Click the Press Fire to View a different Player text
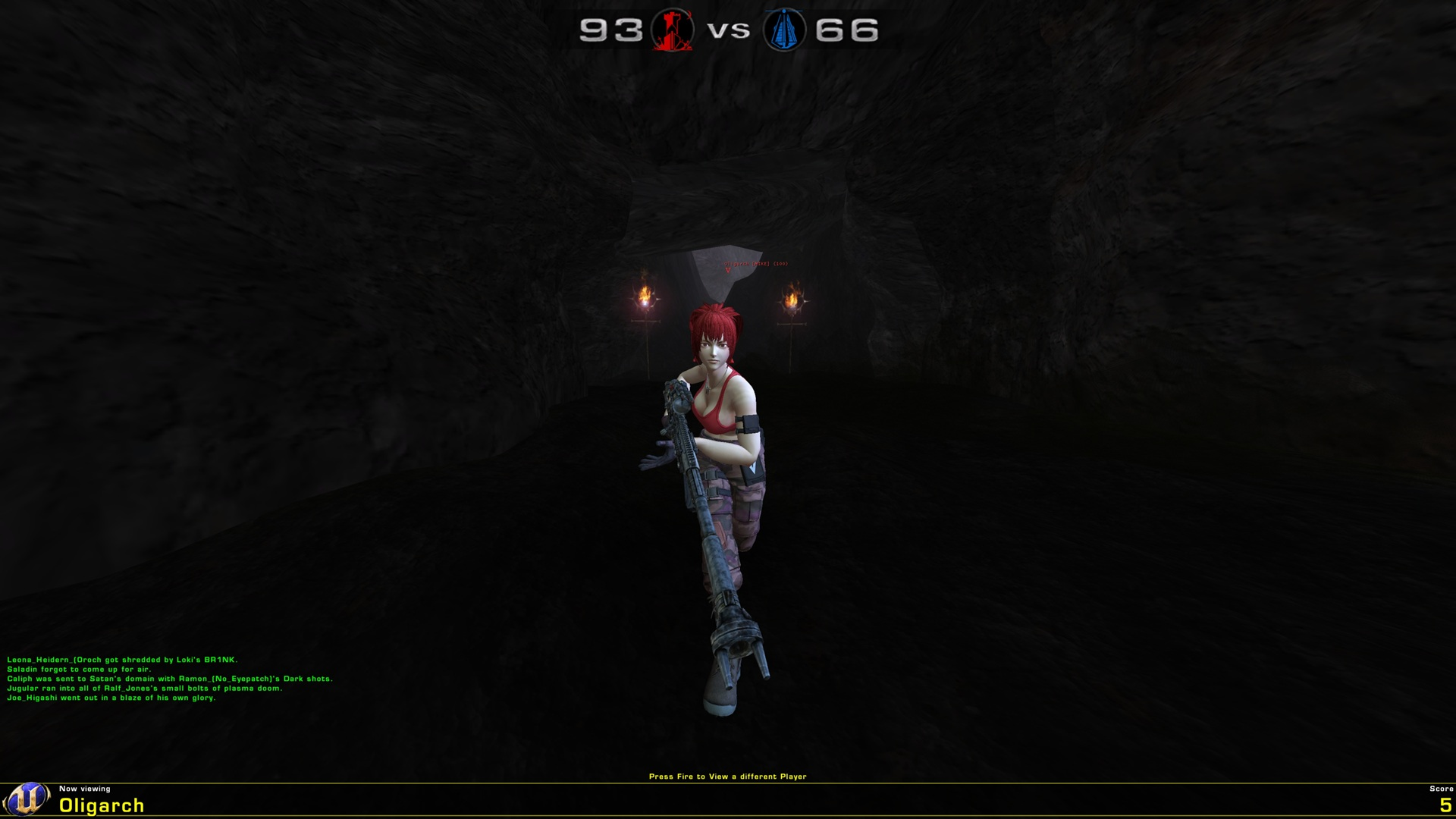This screenshot has height=819, width=1456. pyautogui.click(x=728, y=776)
